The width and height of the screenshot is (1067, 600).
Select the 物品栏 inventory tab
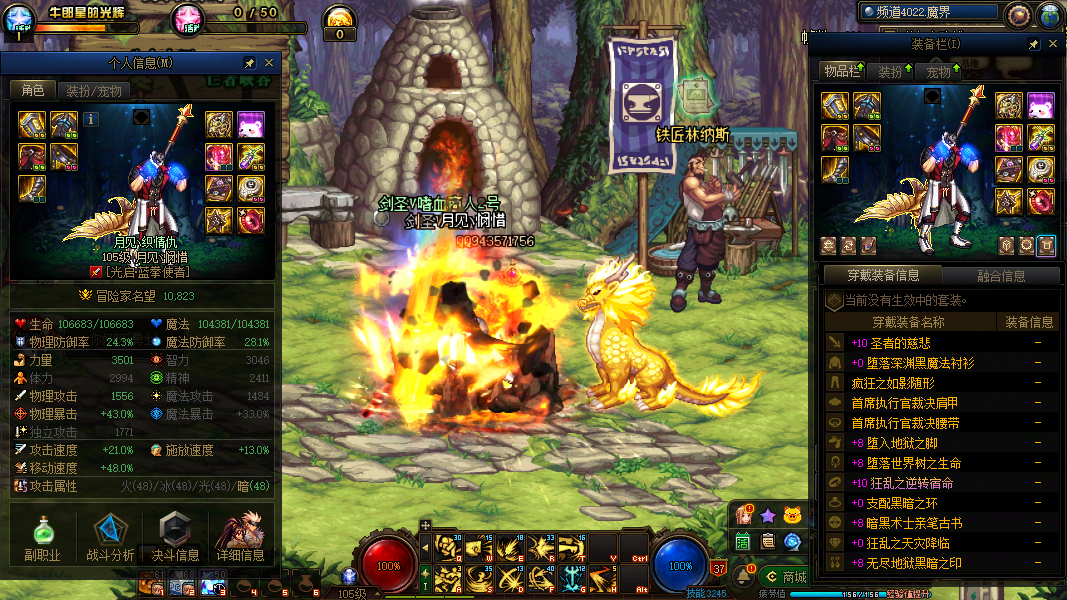click(841, 71)
